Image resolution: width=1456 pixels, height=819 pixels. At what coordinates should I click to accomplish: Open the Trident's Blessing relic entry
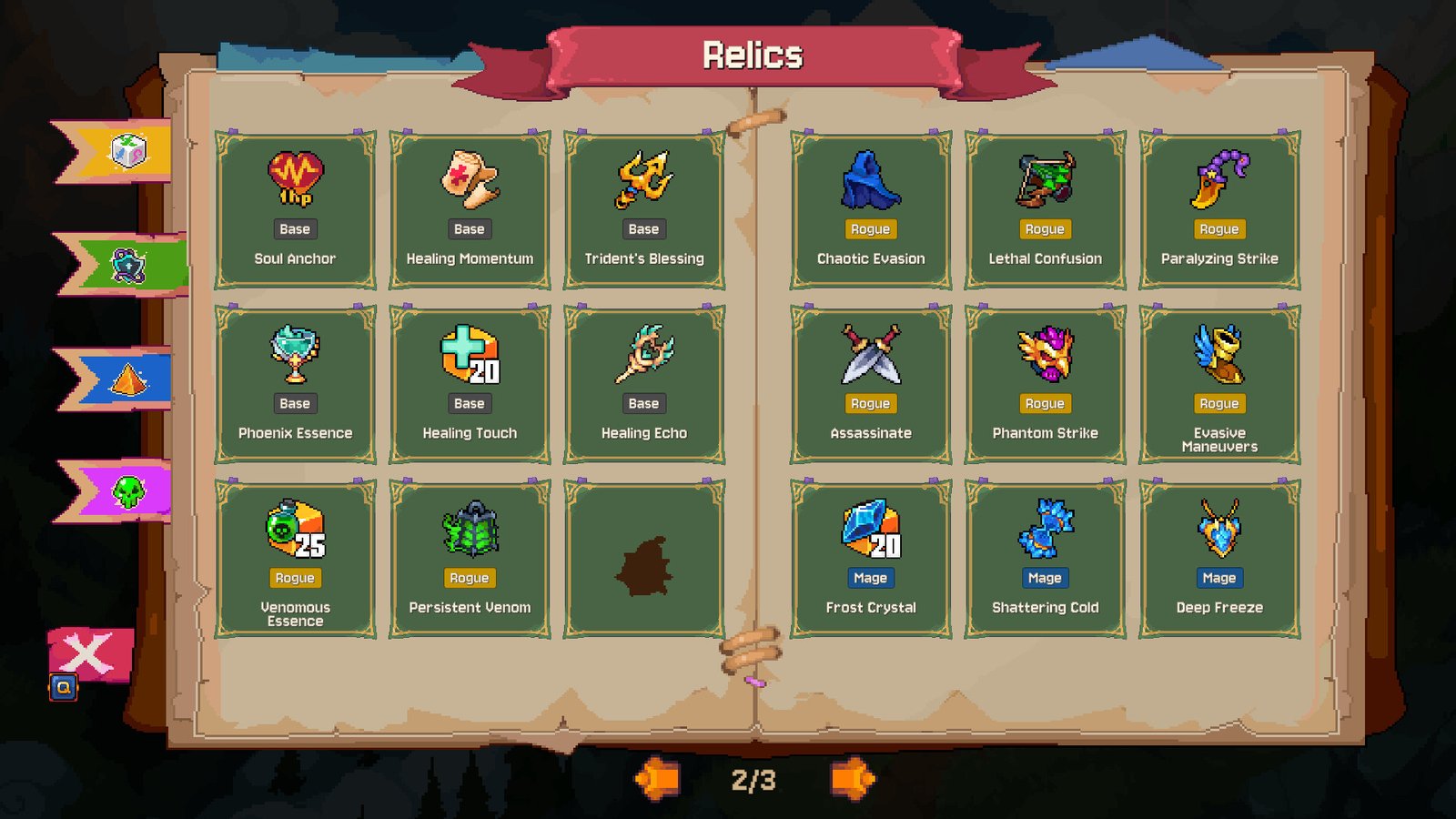644,210
